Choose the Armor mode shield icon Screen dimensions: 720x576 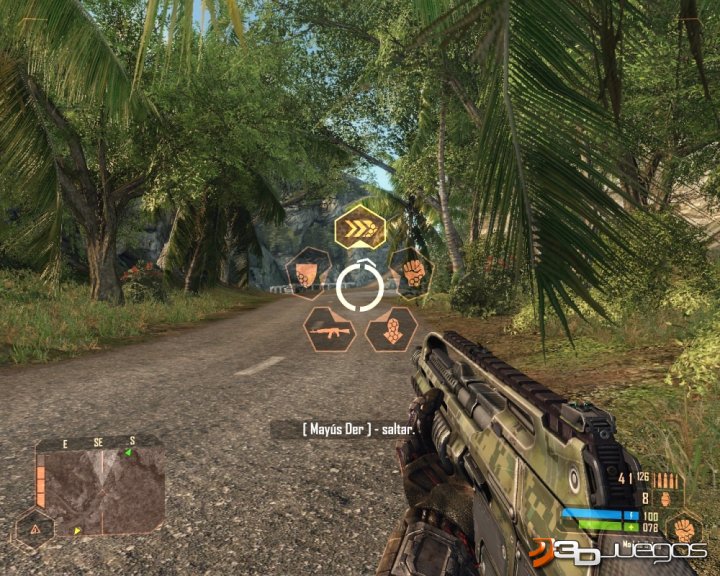pyautogui.click(x=309, y=273)
